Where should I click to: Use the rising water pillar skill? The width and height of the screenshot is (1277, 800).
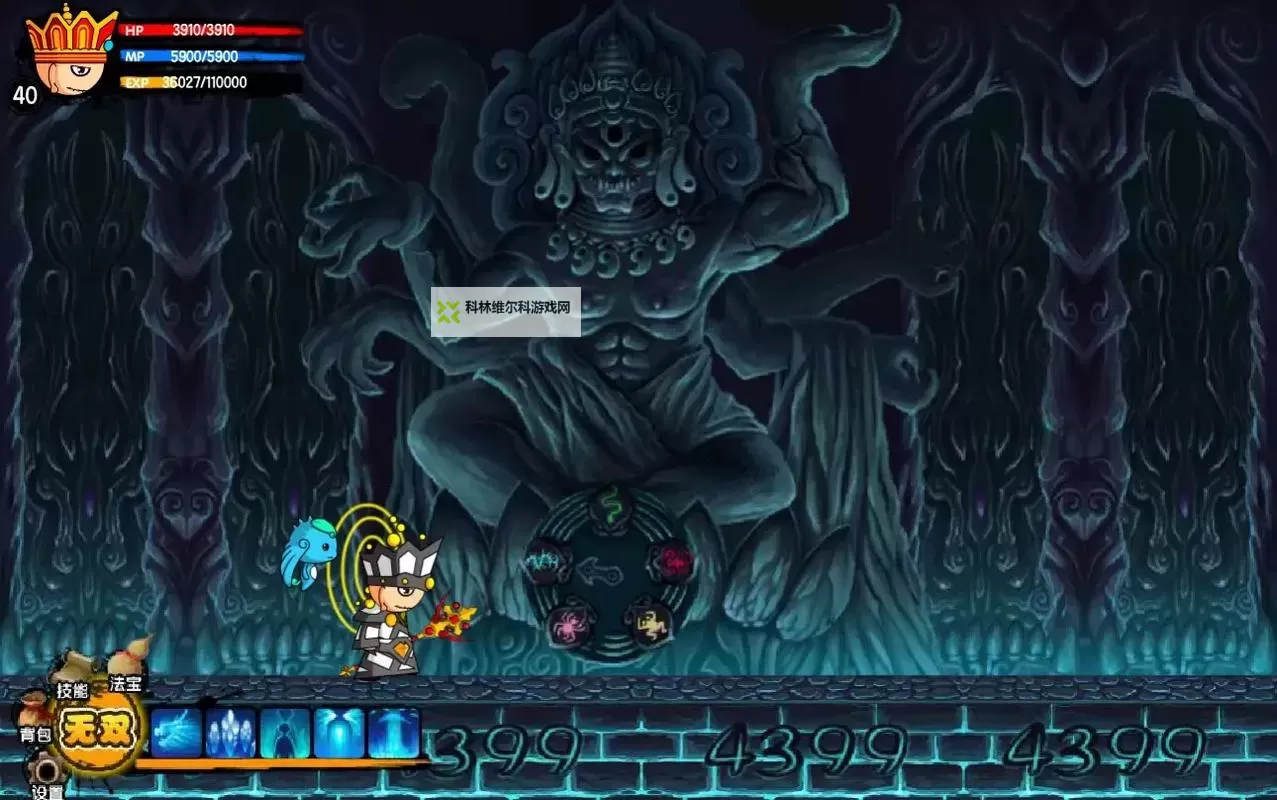click(393, 733)
